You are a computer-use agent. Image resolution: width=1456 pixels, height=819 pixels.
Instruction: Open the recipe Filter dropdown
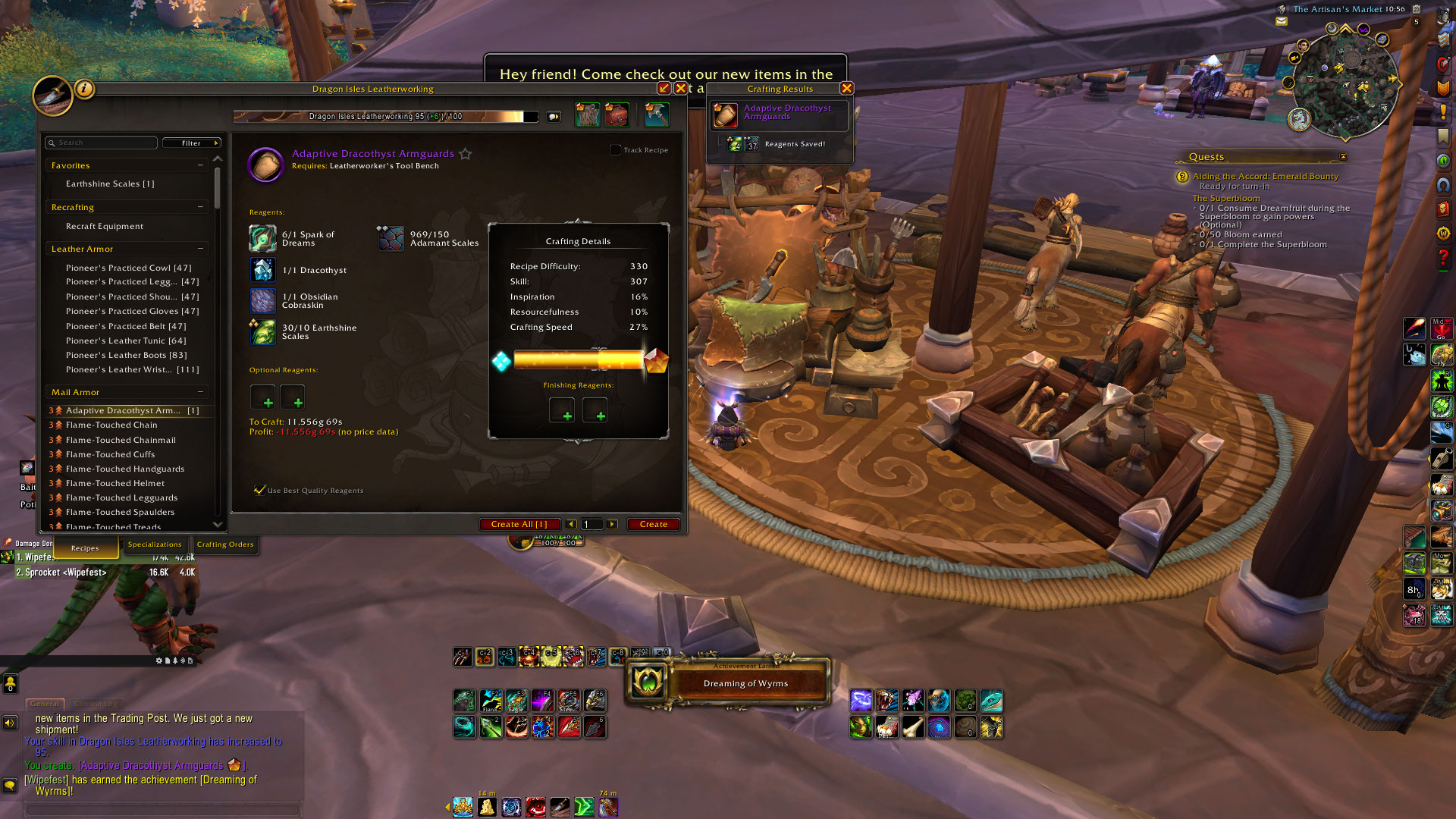[x=192, y=143]
